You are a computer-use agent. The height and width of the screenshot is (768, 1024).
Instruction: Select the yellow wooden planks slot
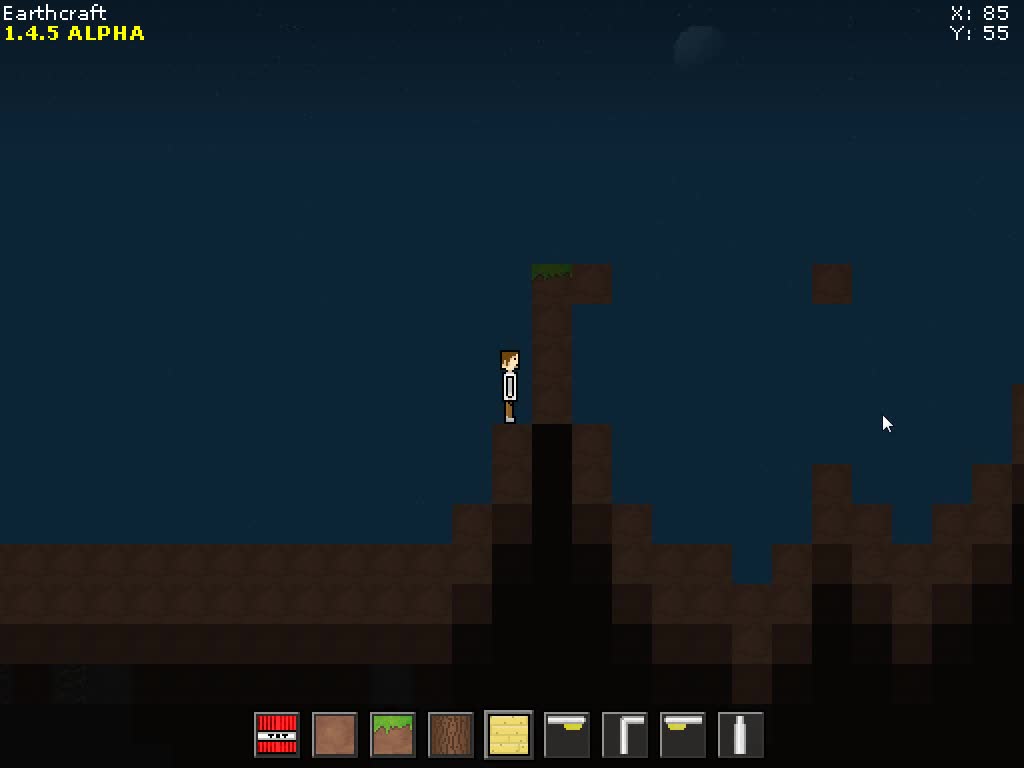point(509,735)
